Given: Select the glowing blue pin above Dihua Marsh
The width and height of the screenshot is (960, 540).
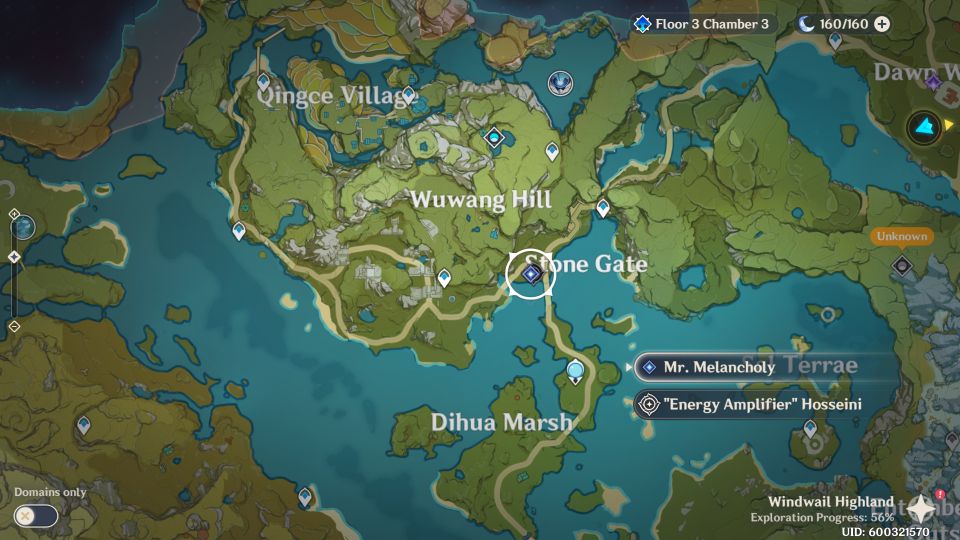Looking at the screenshot, I should [x=575, y=373].
